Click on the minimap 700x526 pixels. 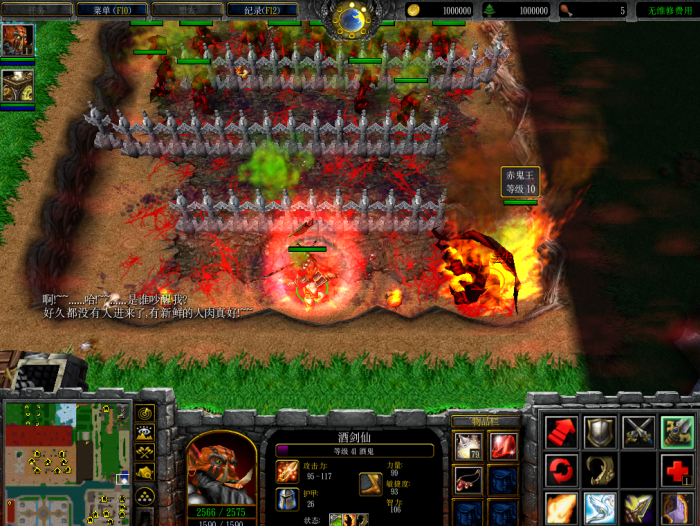click(x=66, y=461)
